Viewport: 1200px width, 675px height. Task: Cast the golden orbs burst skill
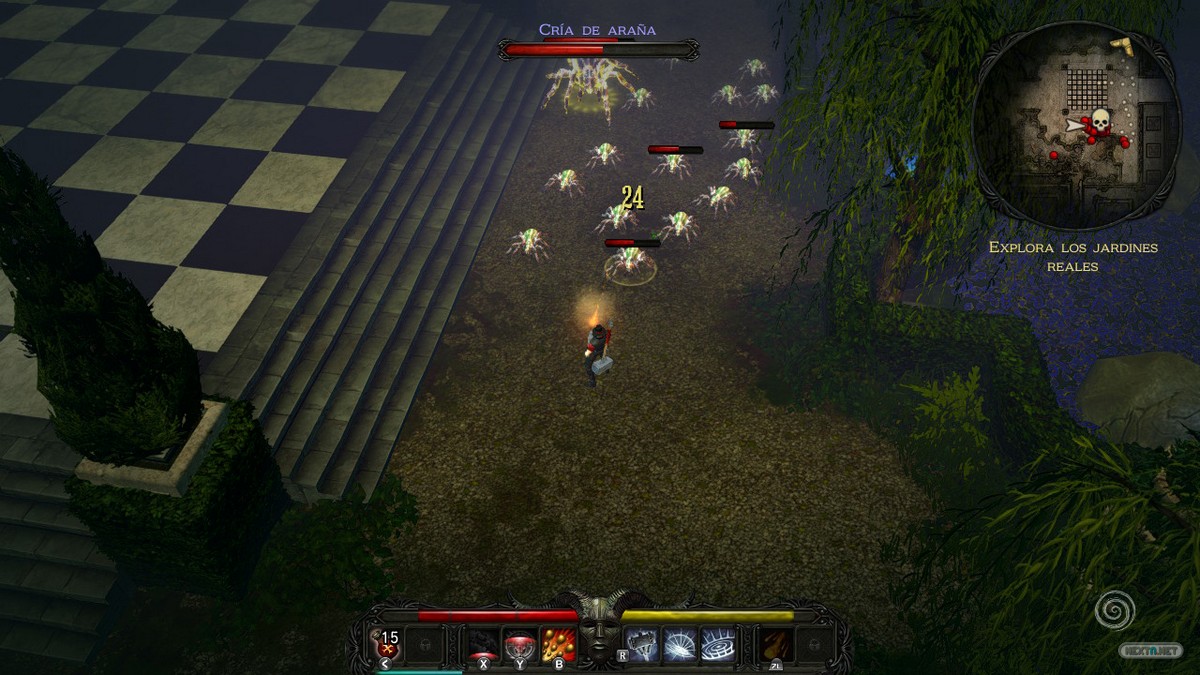[557, 645]
